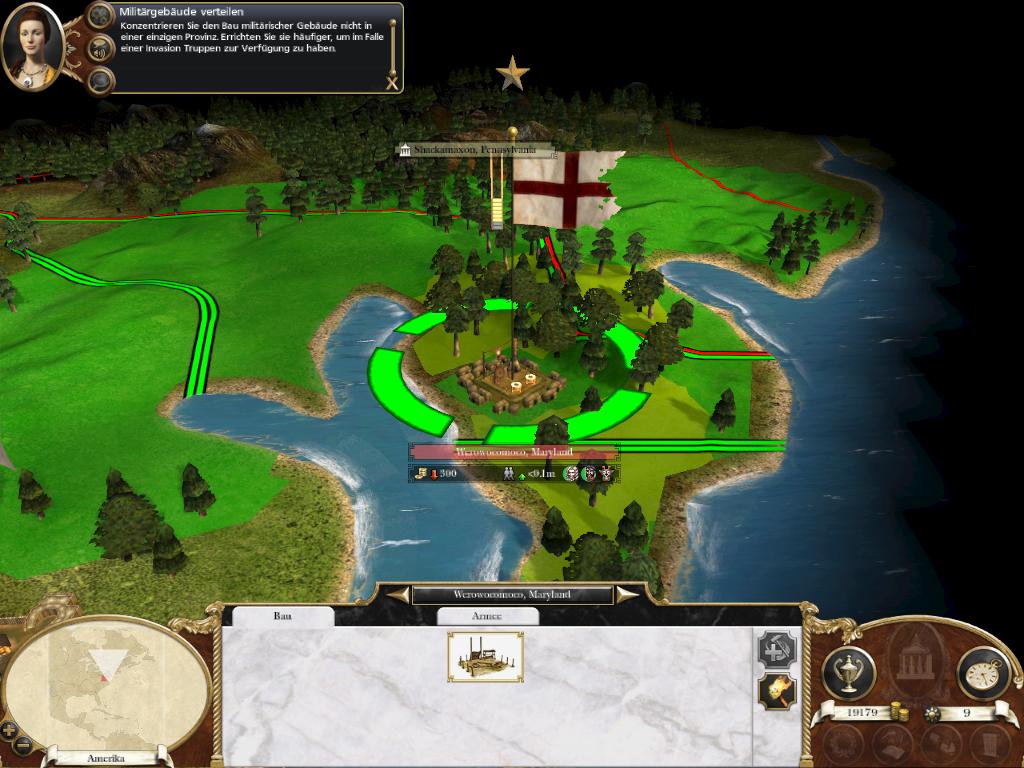
Task: Open the Armee tab
Action: point(487,616)
